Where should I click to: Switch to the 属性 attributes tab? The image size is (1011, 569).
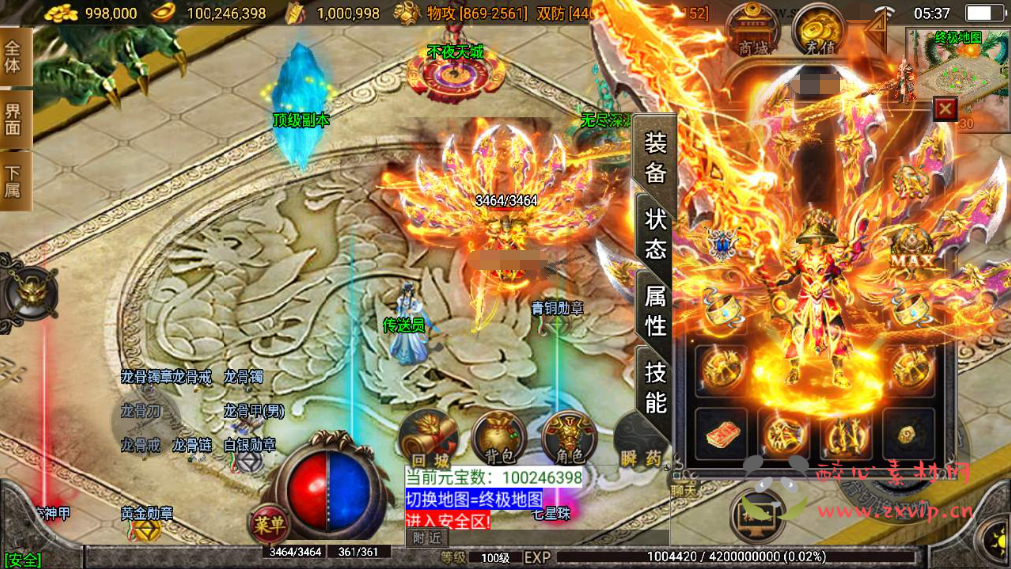tap(655, 310)
